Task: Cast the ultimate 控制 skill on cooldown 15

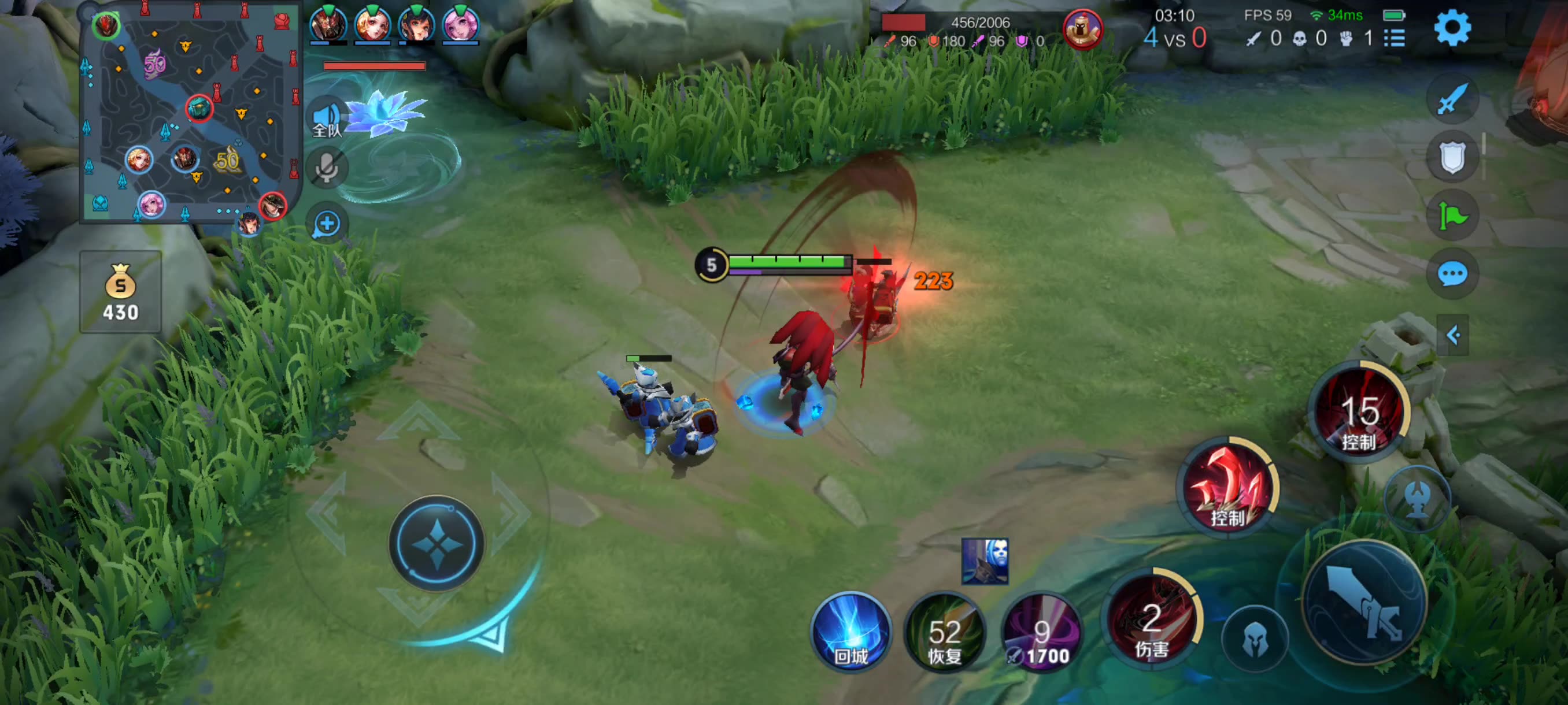Action: pyautogui.click(x=1360, y=414)
